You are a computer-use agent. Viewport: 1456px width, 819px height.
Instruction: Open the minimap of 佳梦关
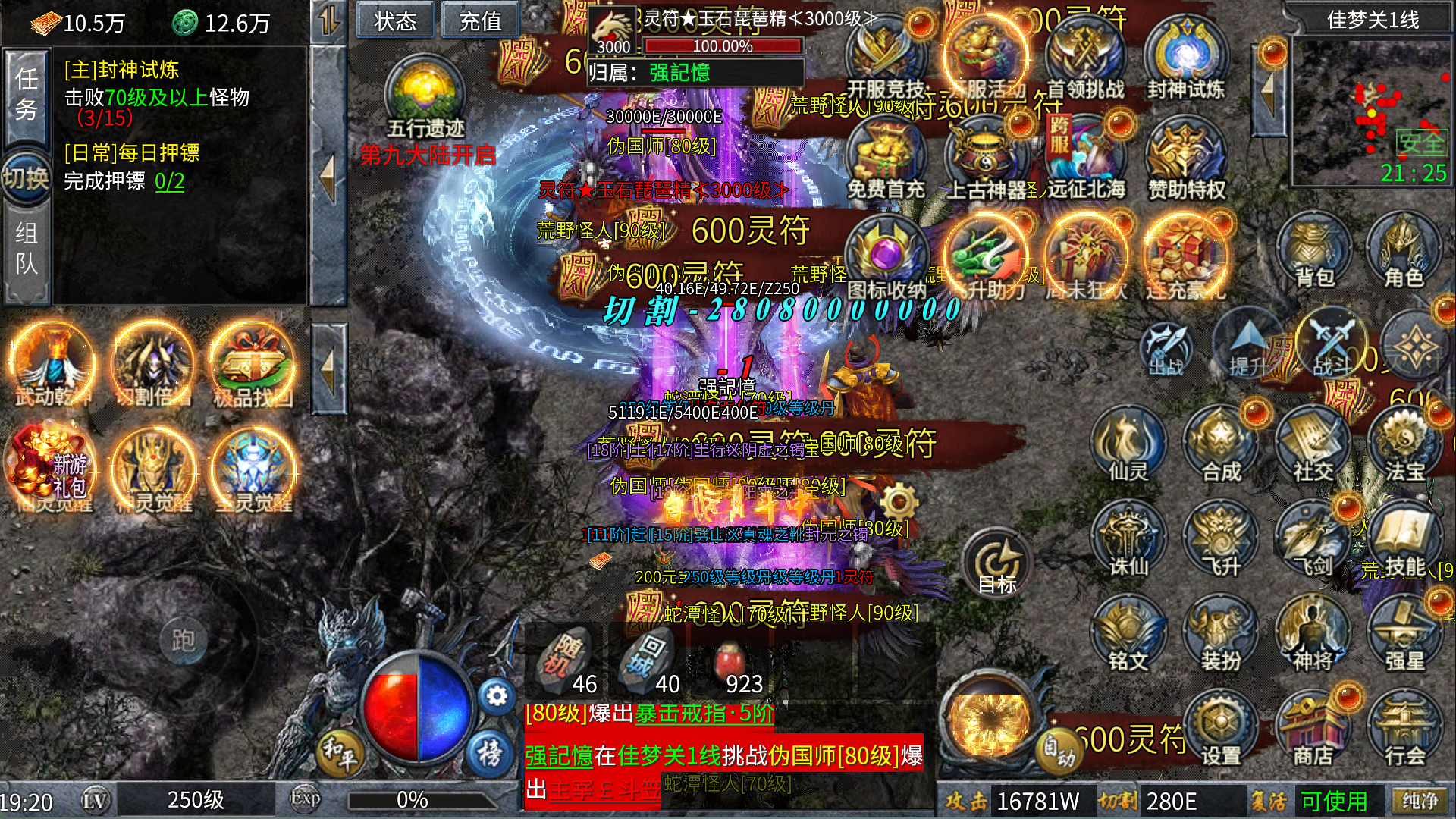(x=1371, y=112)
